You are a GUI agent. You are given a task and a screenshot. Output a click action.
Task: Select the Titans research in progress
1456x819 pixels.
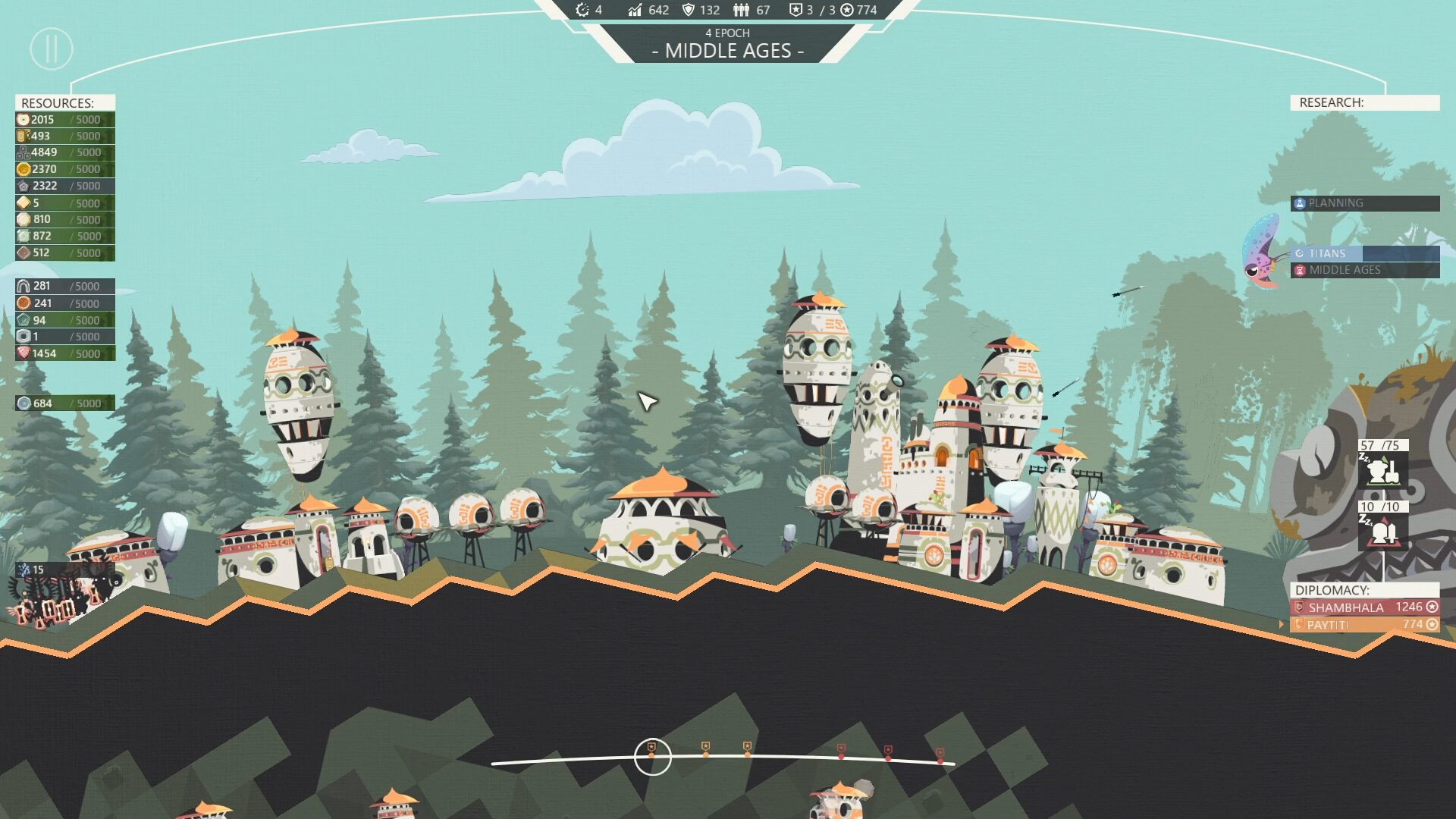click(x=1364, y=253)
